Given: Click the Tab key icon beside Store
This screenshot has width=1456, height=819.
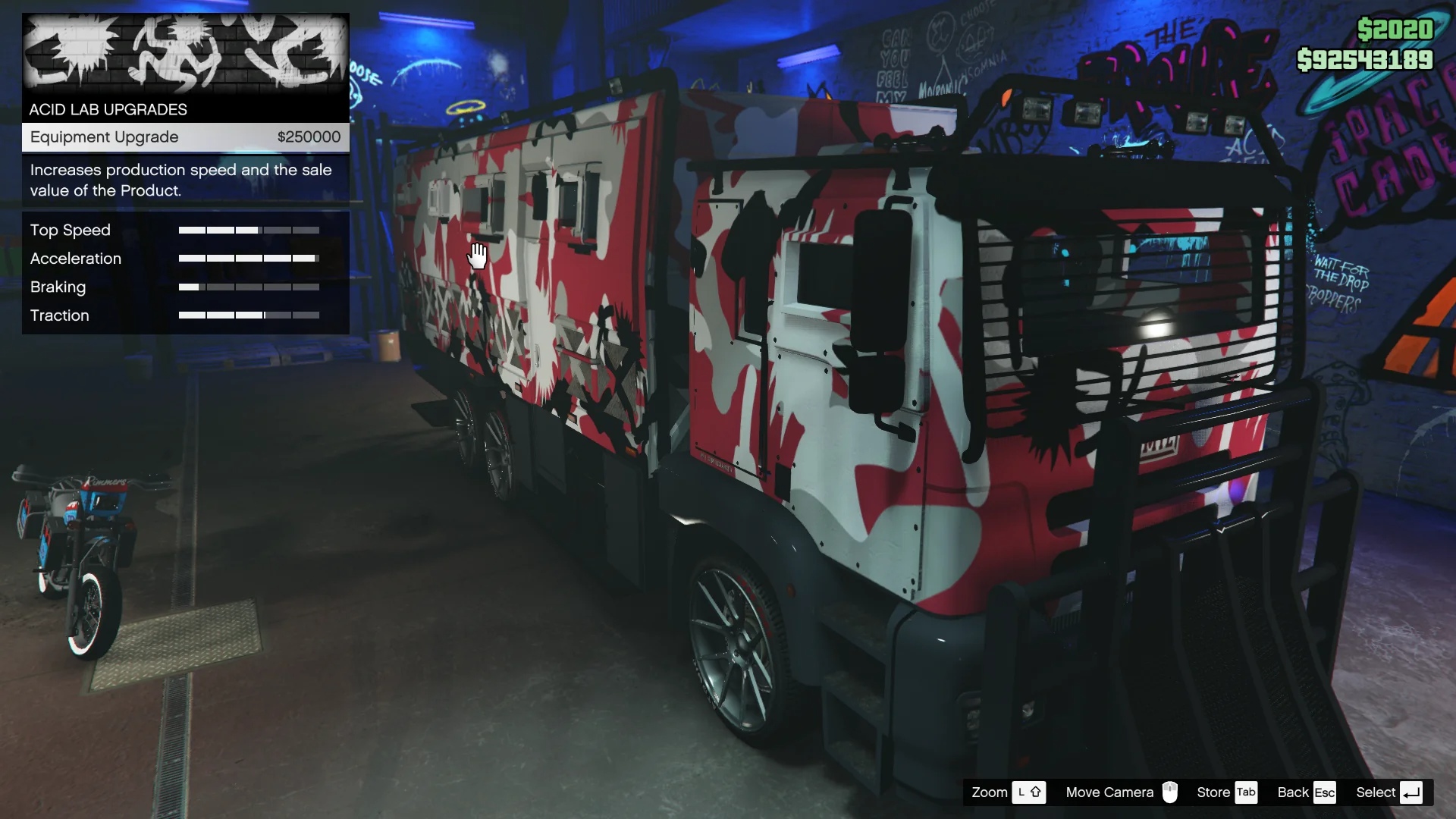Looking at the screenshot, I should tap(1247, 792).
